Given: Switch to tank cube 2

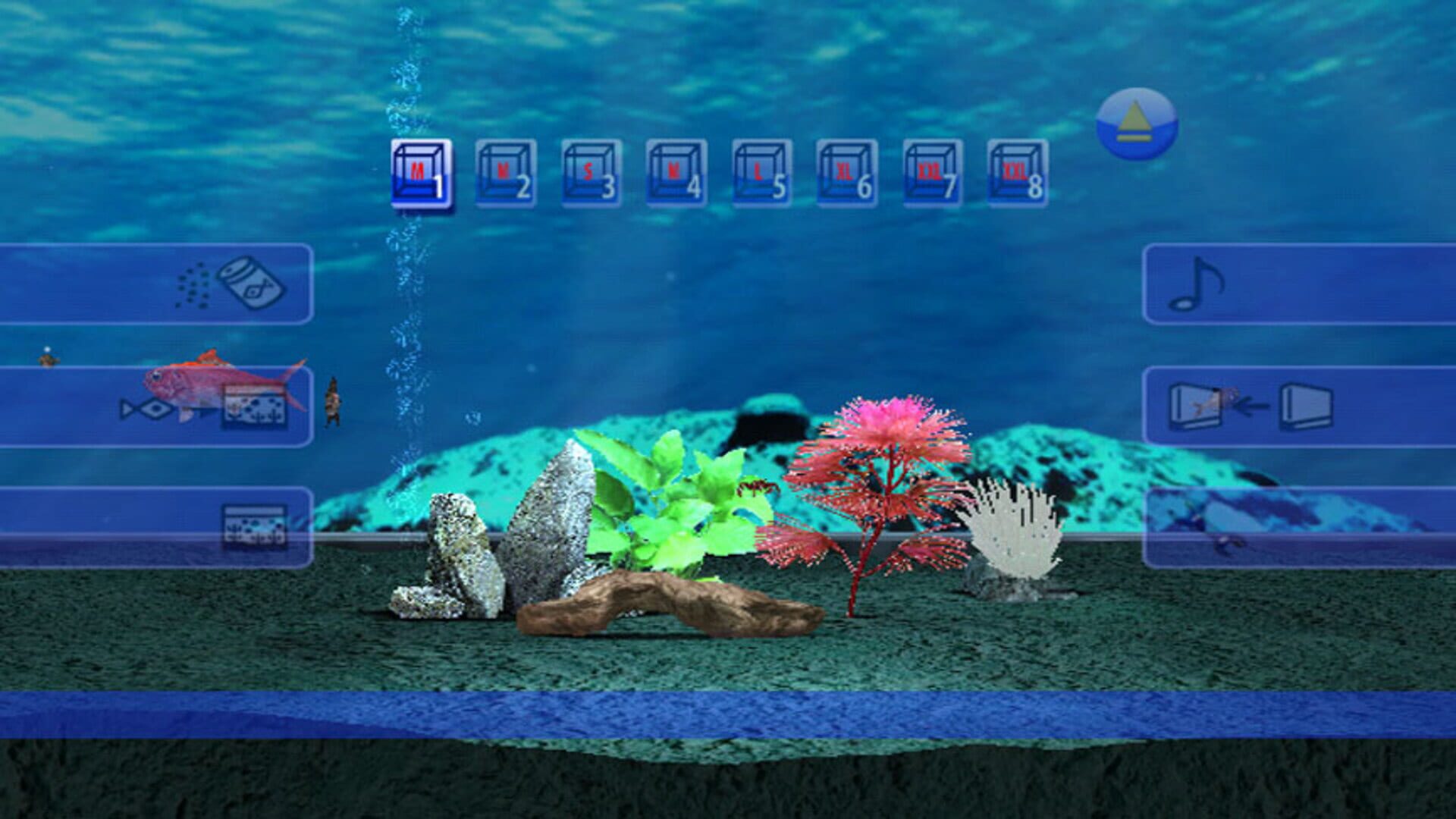Looking at the screenshot, I should point(507,174).
